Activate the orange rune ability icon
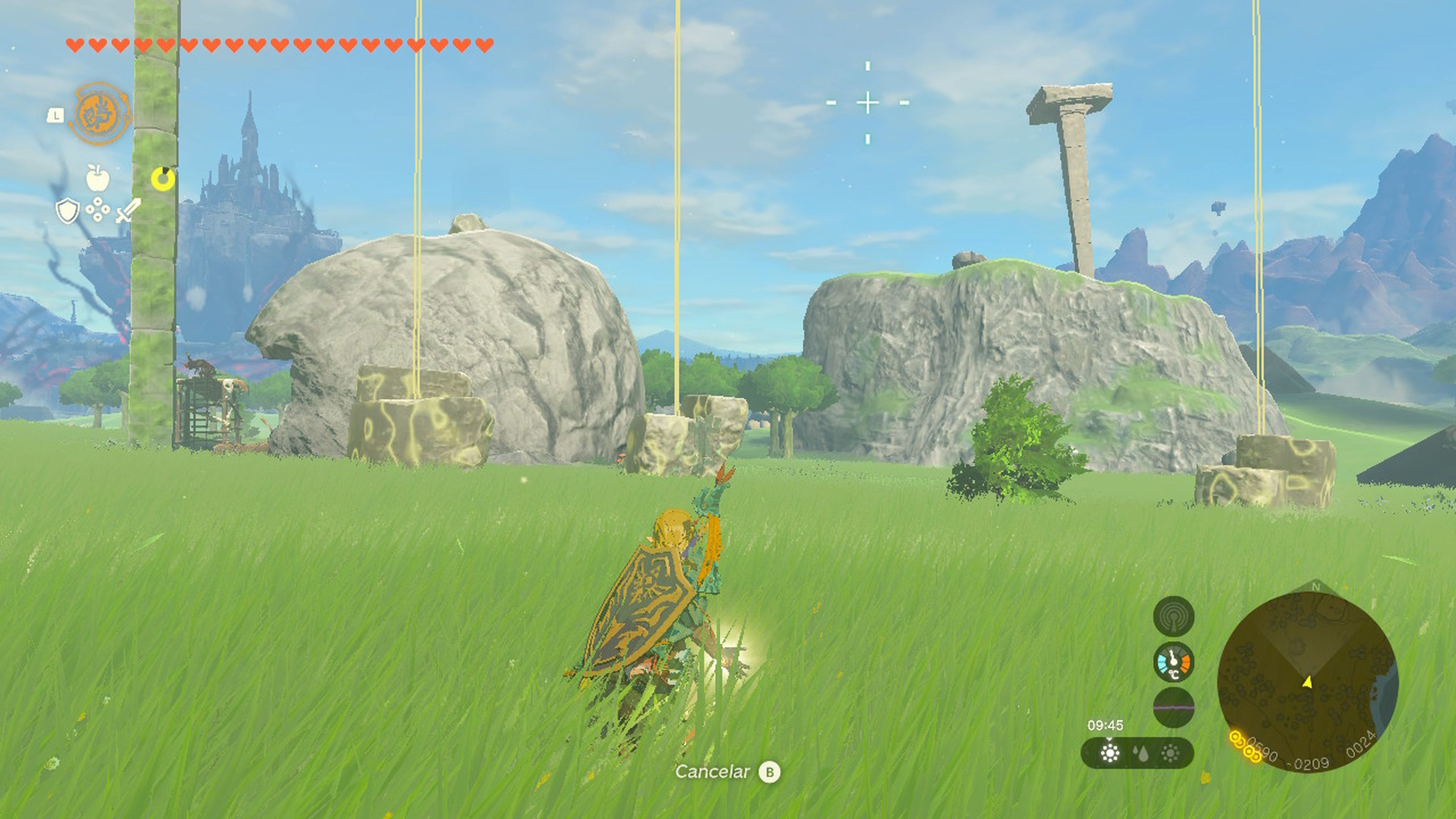Screen dimensions: 1456x819 coord(100,113)
